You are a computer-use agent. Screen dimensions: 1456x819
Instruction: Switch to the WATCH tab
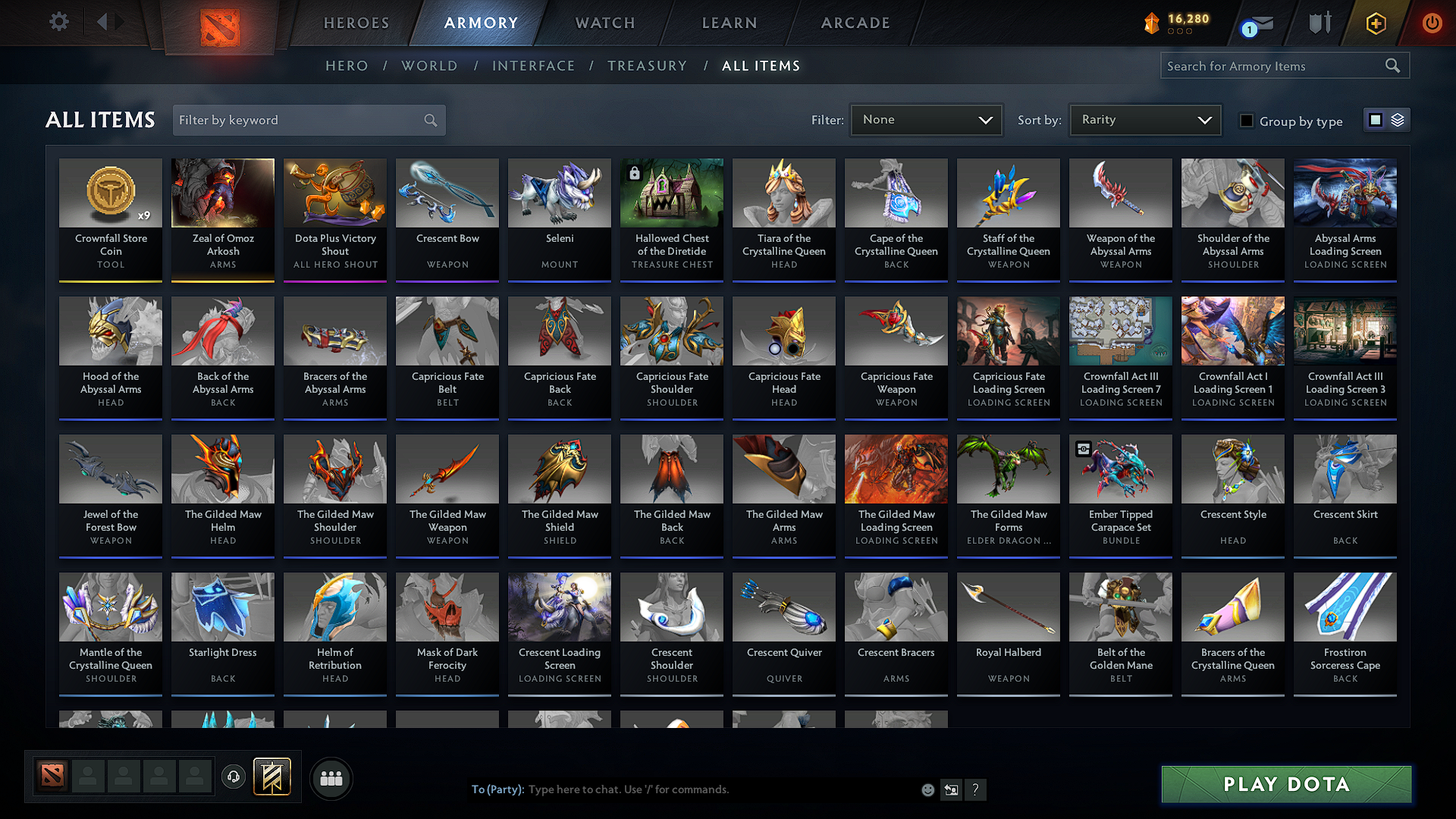(604, 23)
